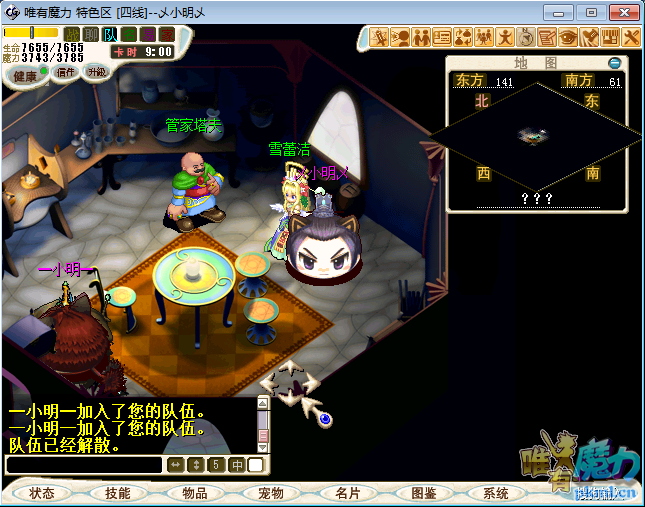Open the 信件 mail button
645x507 pixels.
(66, 72)
